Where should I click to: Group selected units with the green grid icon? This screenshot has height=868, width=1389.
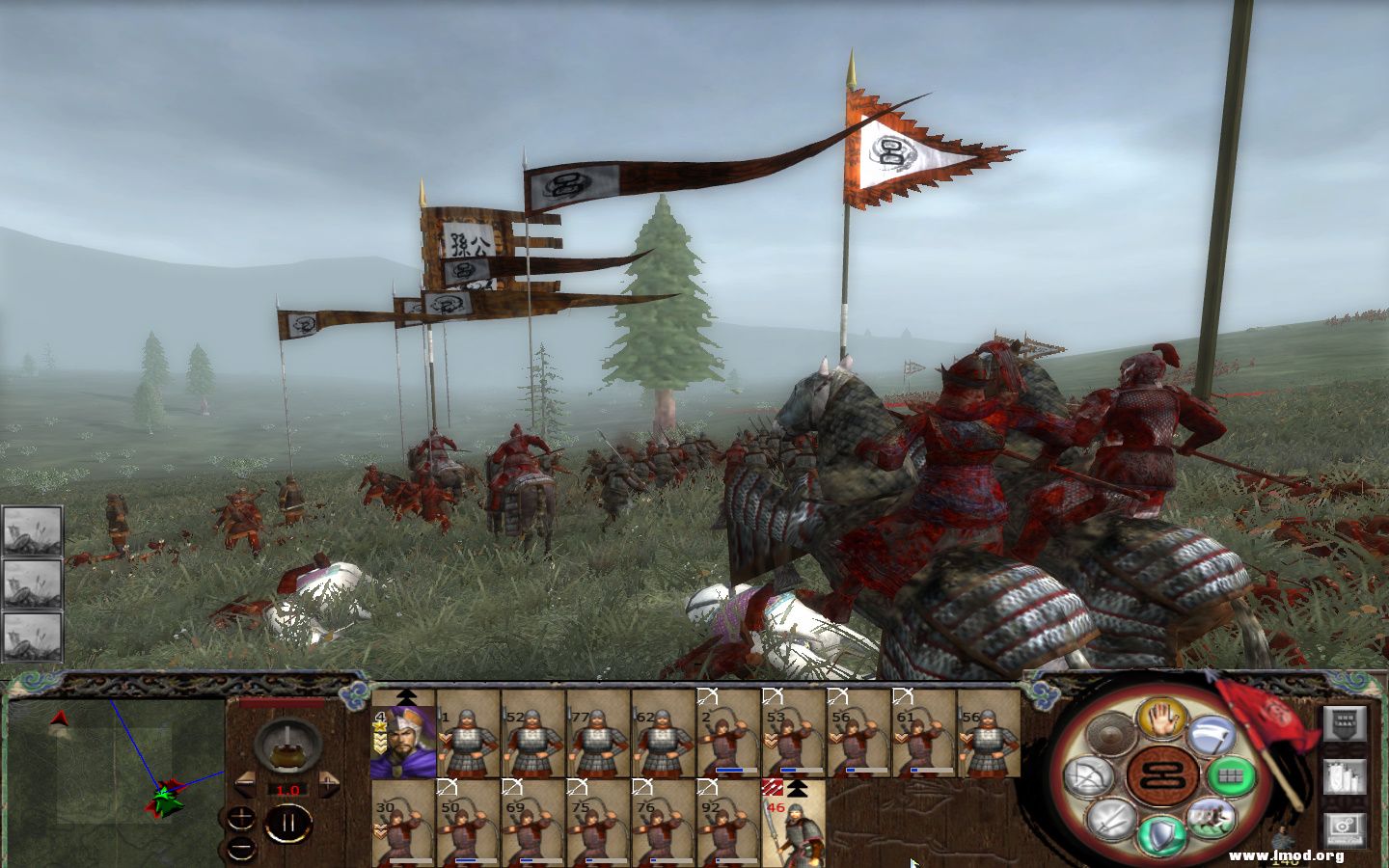(x=1232, y=777)
